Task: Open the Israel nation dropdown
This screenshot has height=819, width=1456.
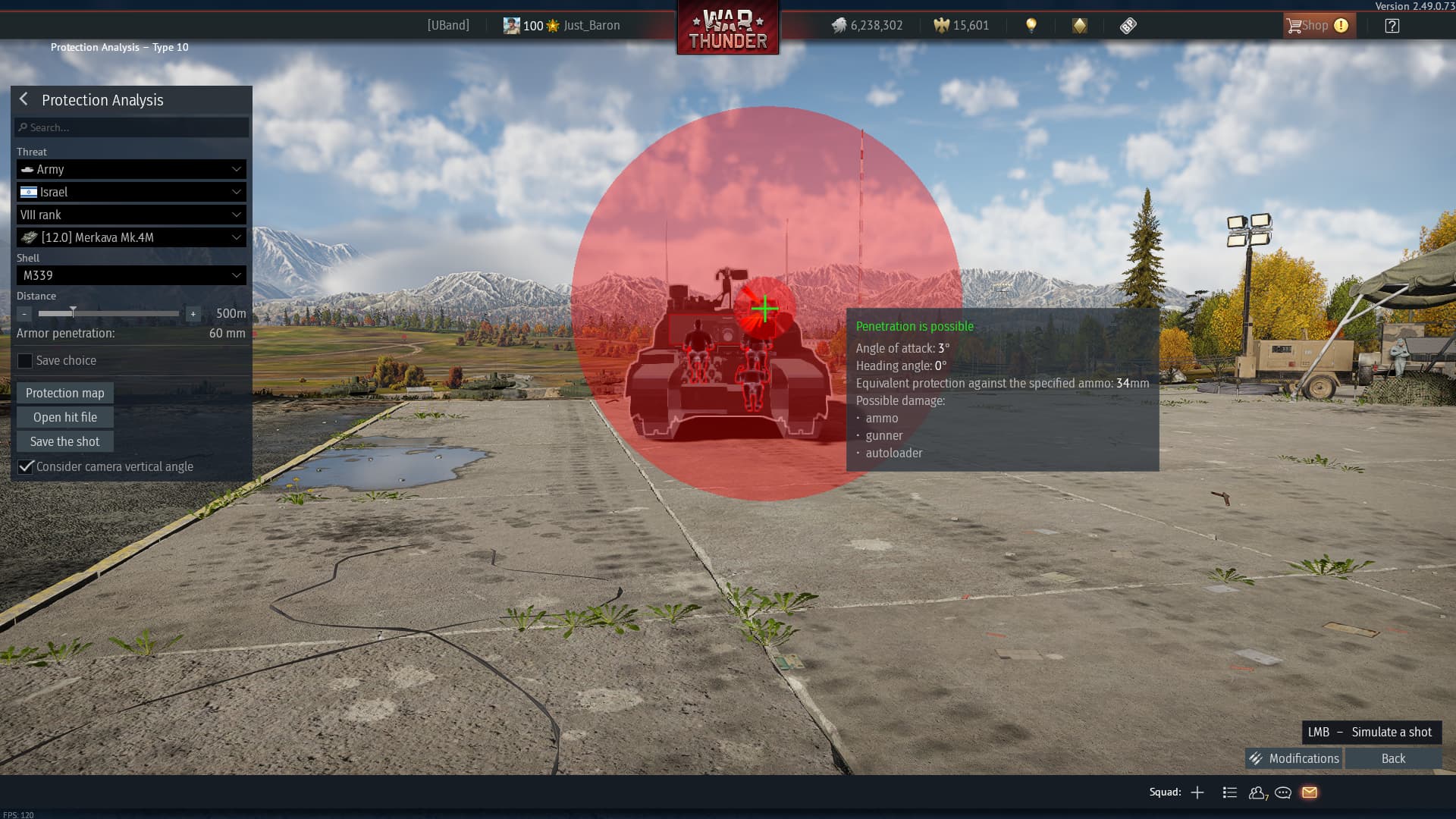Action: tap(131, 192)
